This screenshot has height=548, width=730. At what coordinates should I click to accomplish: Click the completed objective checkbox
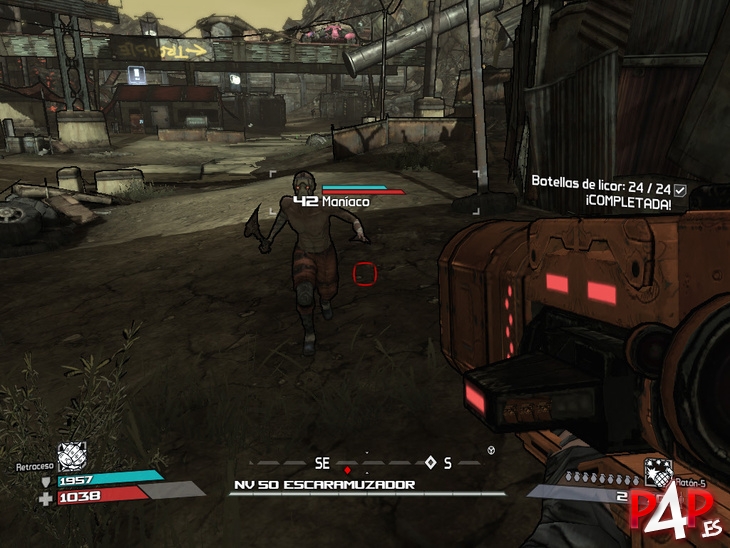pyautogui.click(x=680, y=189)
